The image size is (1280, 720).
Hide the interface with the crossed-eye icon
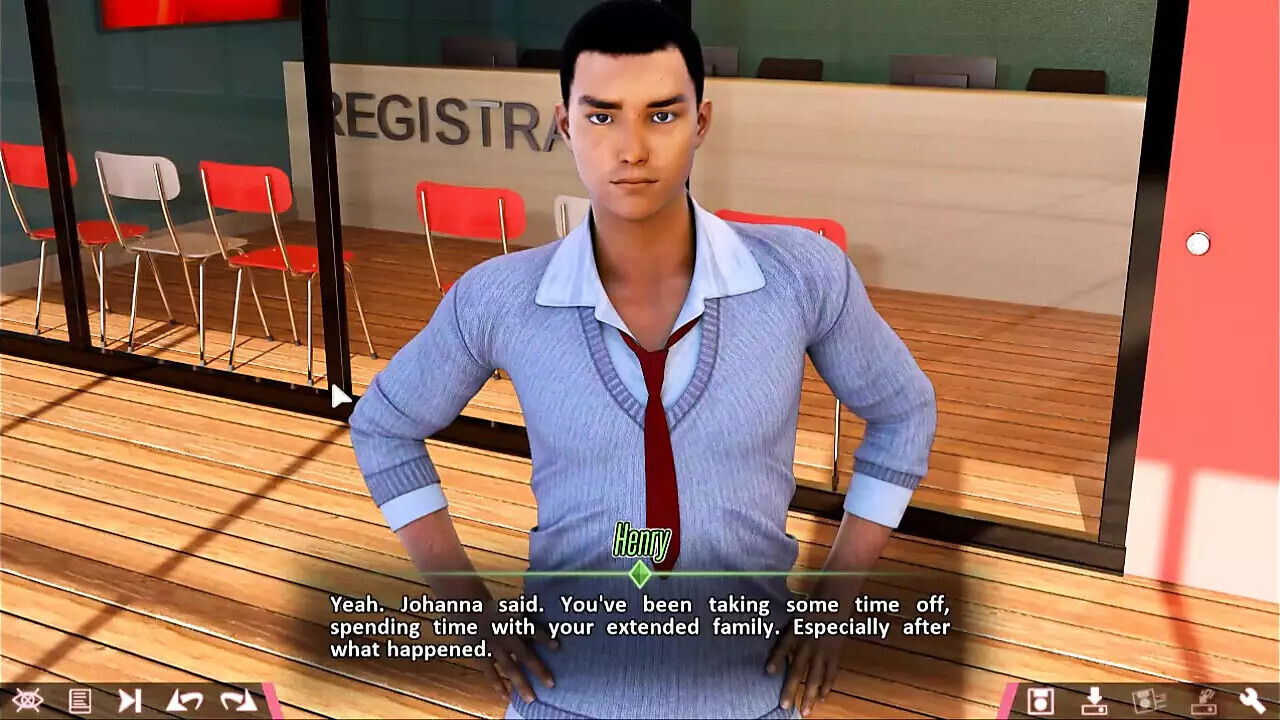point(27,700)
